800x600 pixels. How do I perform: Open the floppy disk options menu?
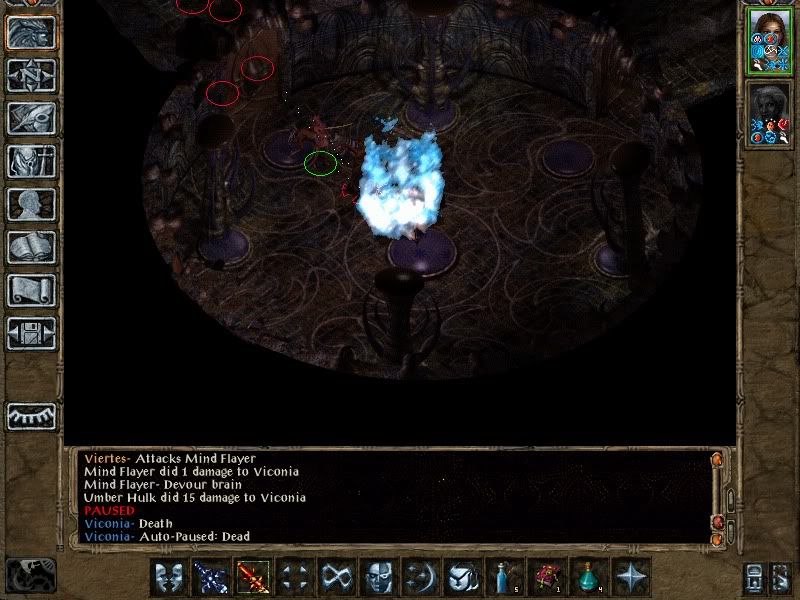tap(32, 333)
